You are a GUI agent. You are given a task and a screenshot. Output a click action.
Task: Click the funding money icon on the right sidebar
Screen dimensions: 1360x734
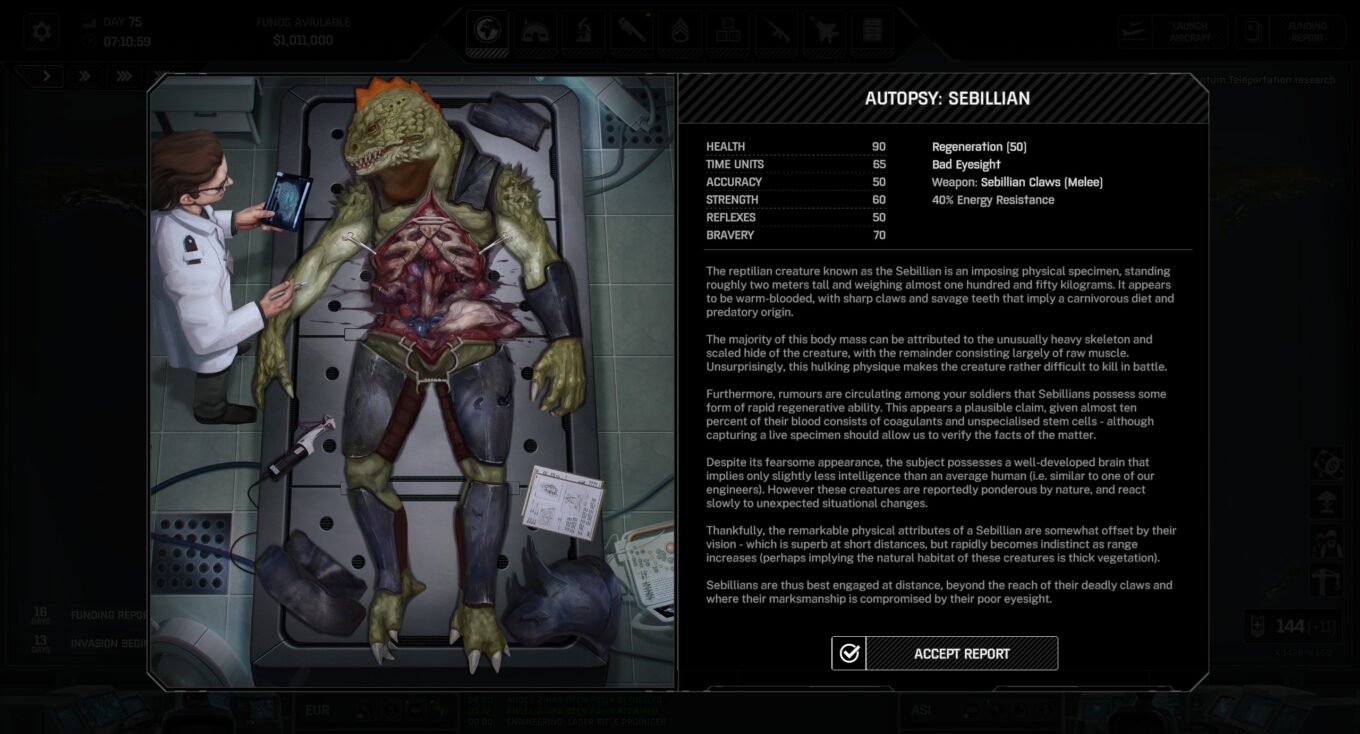[x=1327, y=463]
